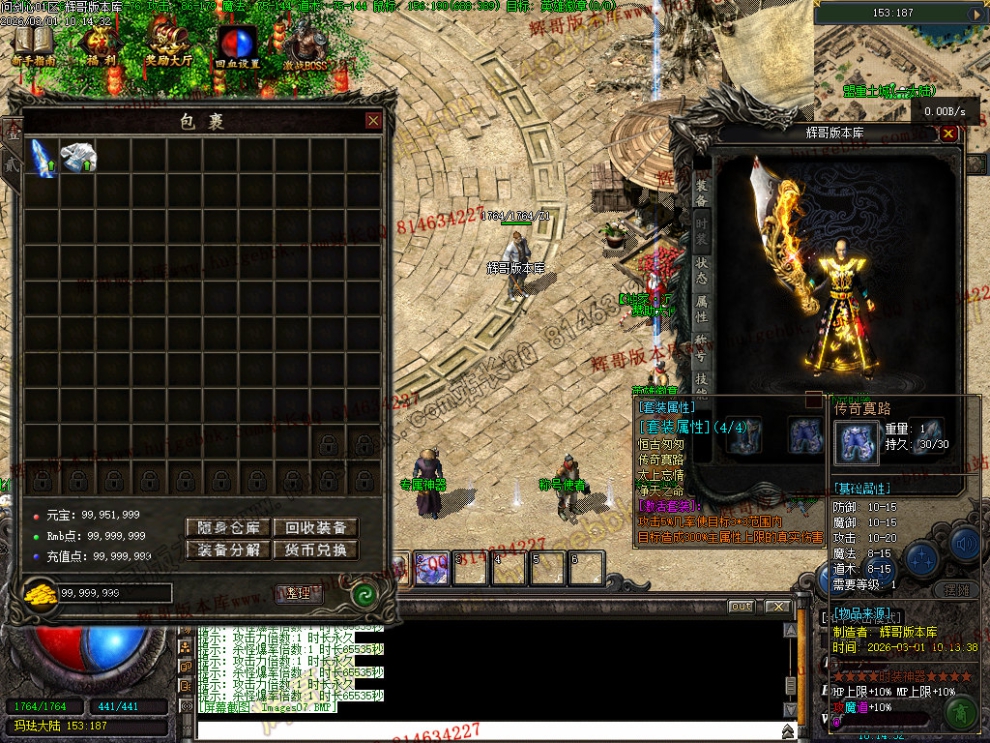Open 货币兑换 currency exchange
Viewport: 990px width, 743px height.
pyautogui.click(x=315, y=549)
